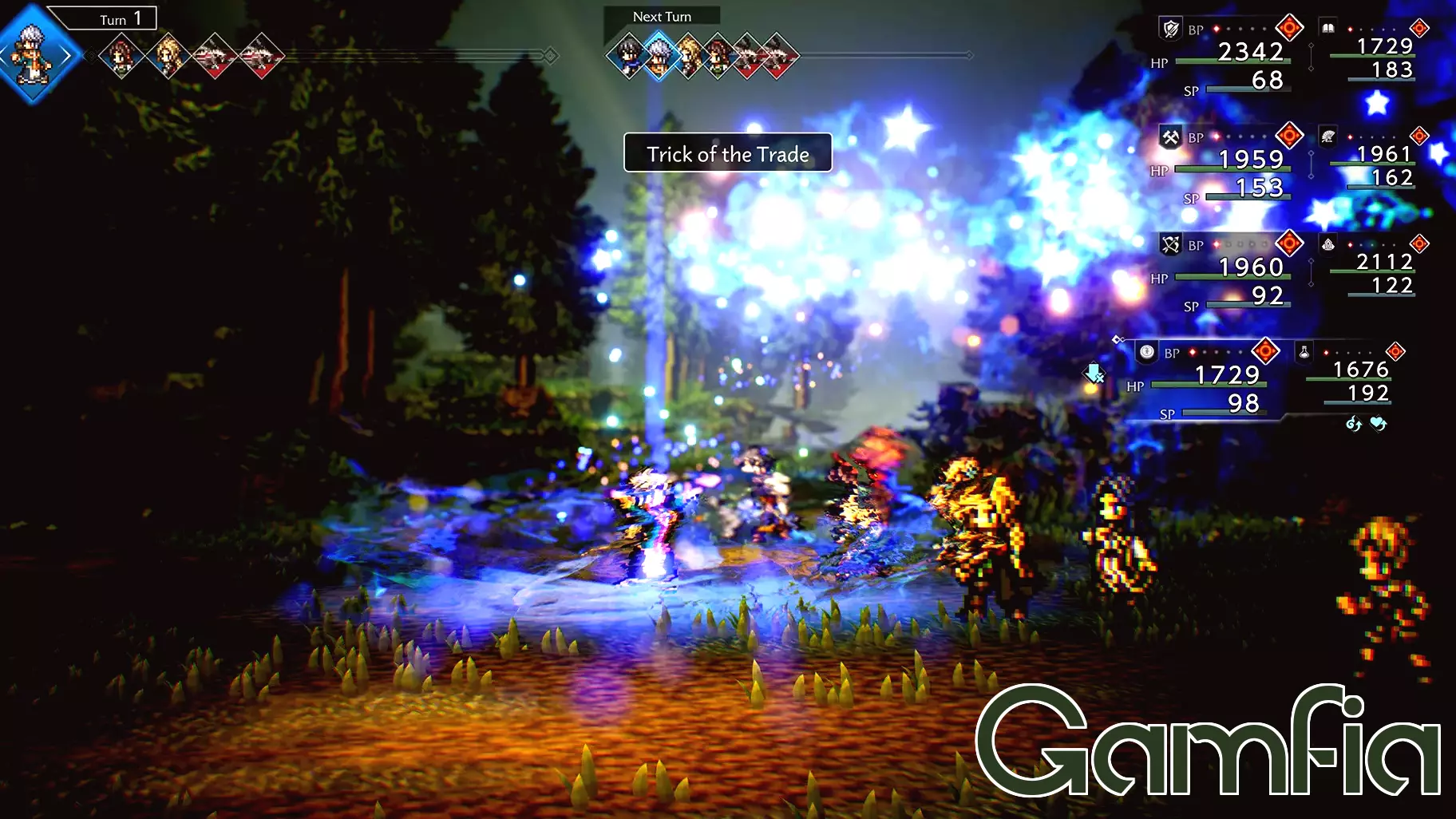Viewport: 1456px width, 819px height.
Task: Select the Next Turn header
Action: coord(663,15)
